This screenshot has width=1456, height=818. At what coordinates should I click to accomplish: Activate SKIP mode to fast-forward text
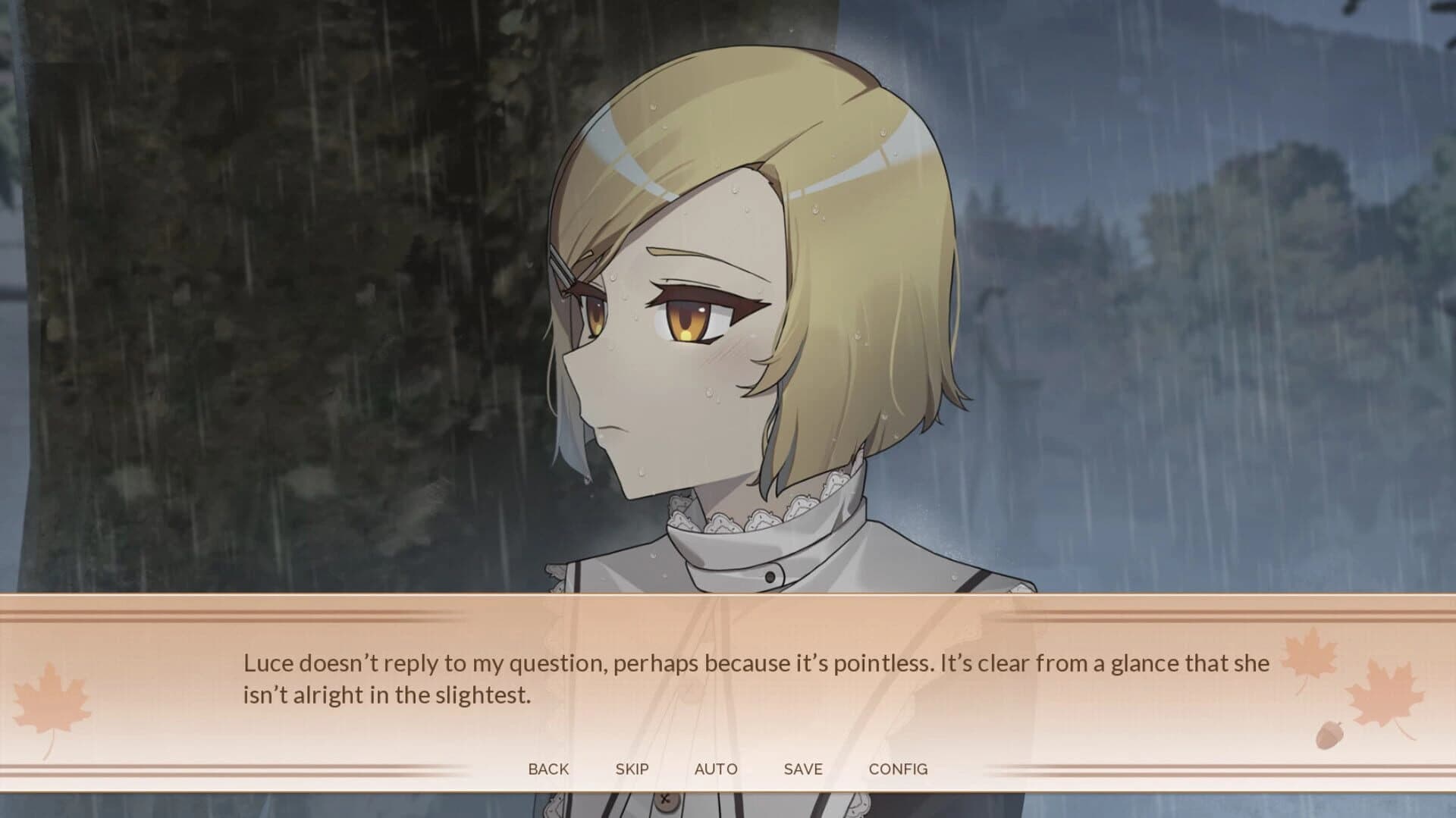(632, 769)
